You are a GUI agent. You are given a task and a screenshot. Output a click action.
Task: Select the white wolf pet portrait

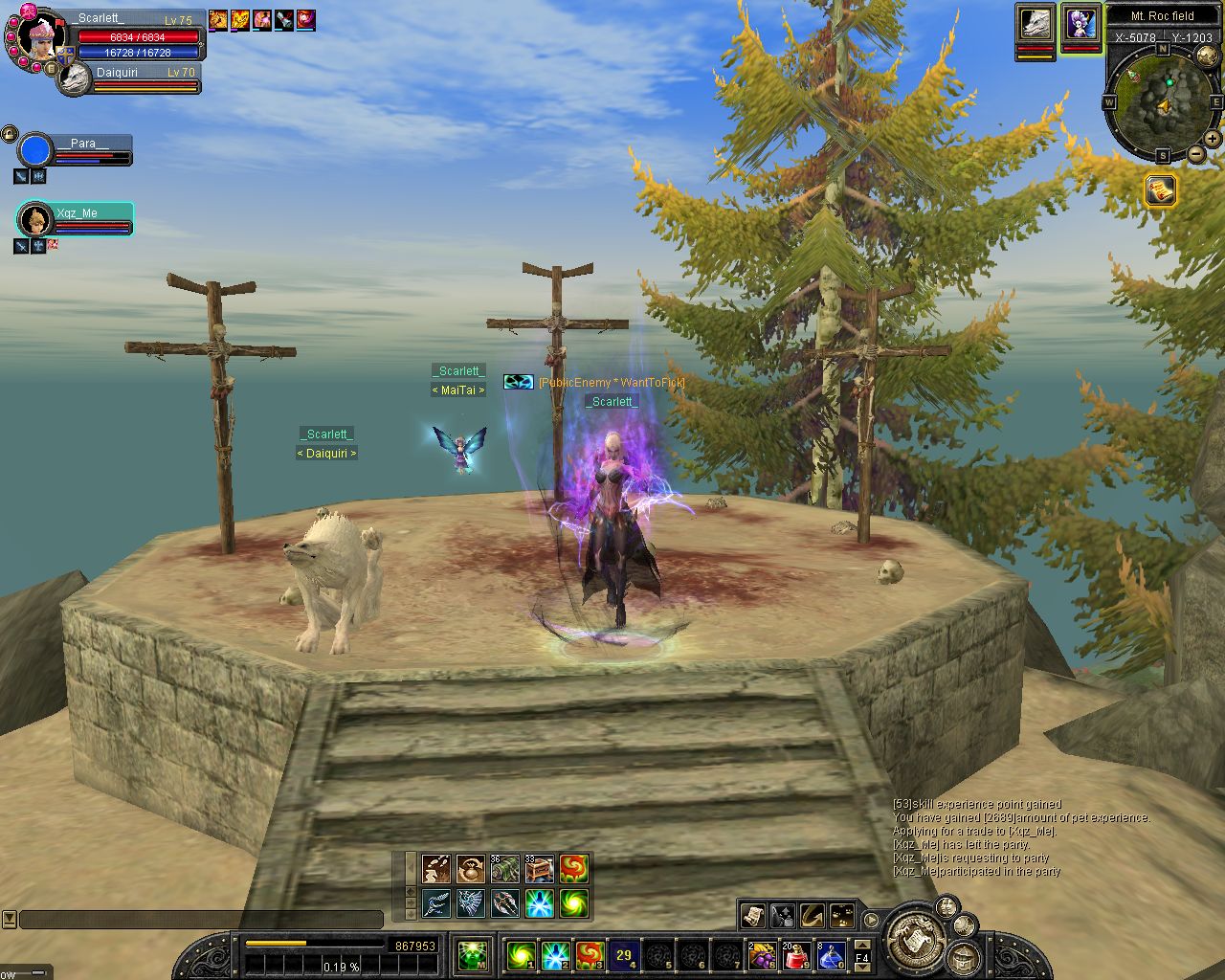pos(1036,23)
